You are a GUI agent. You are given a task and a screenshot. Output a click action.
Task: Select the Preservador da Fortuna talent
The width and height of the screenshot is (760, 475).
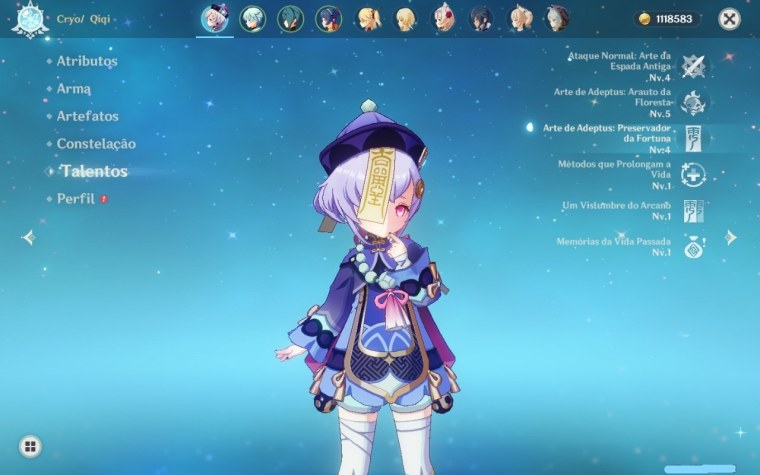coord(693,138)
